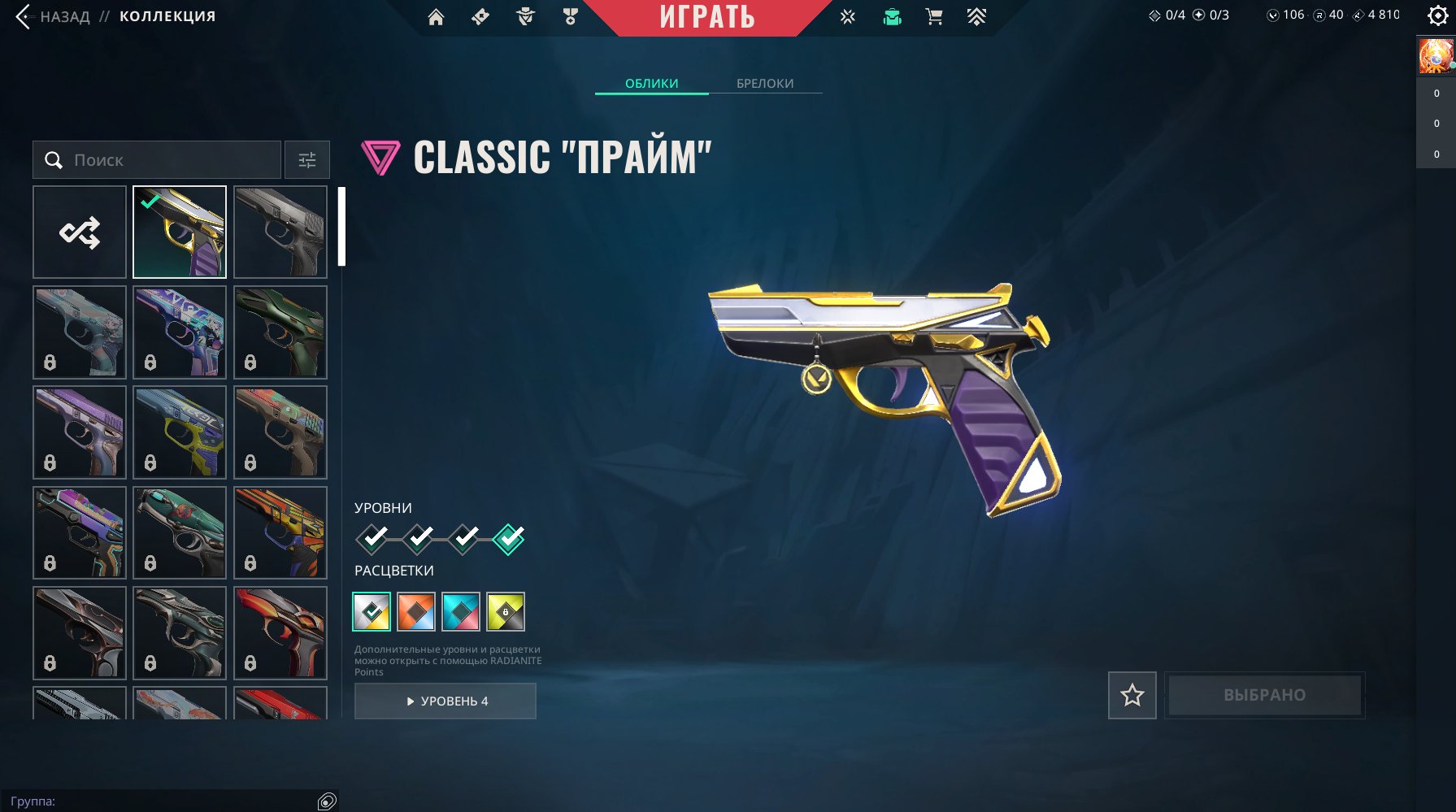
Task: Open settings gear icon
Action: (1437, 15)
